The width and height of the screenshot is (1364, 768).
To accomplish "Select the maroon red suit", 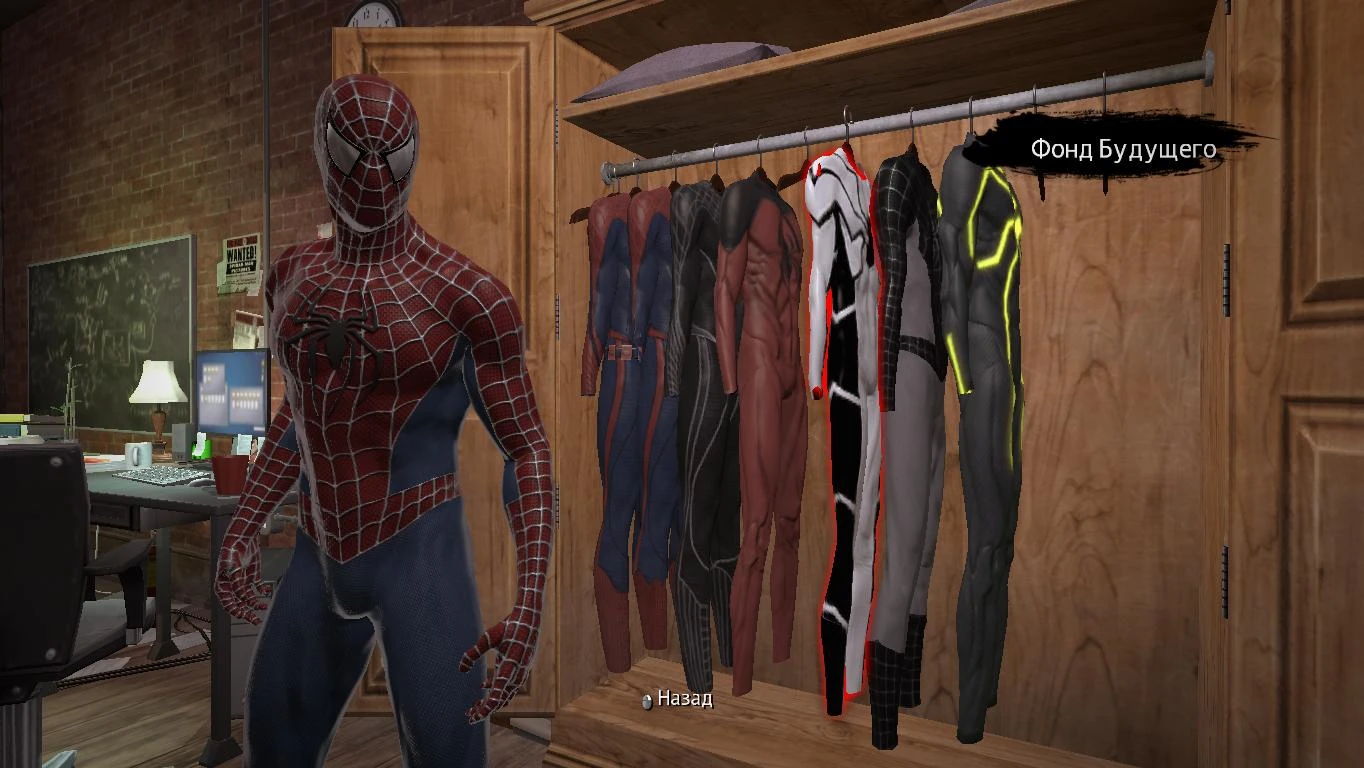I will (755, 400).
